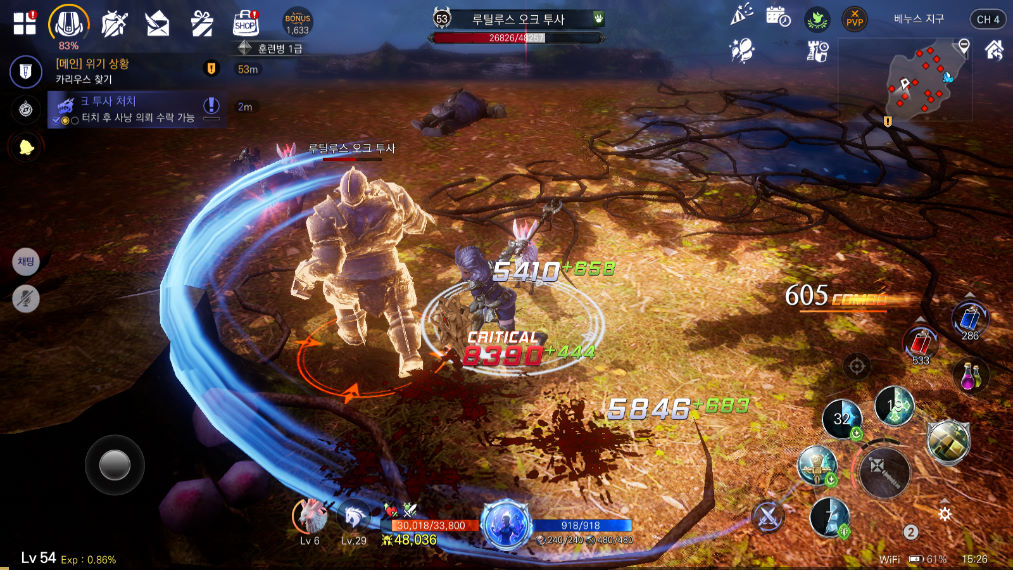Open the main grid menu
Viewport: 1013px width, 570px height.
24,23
